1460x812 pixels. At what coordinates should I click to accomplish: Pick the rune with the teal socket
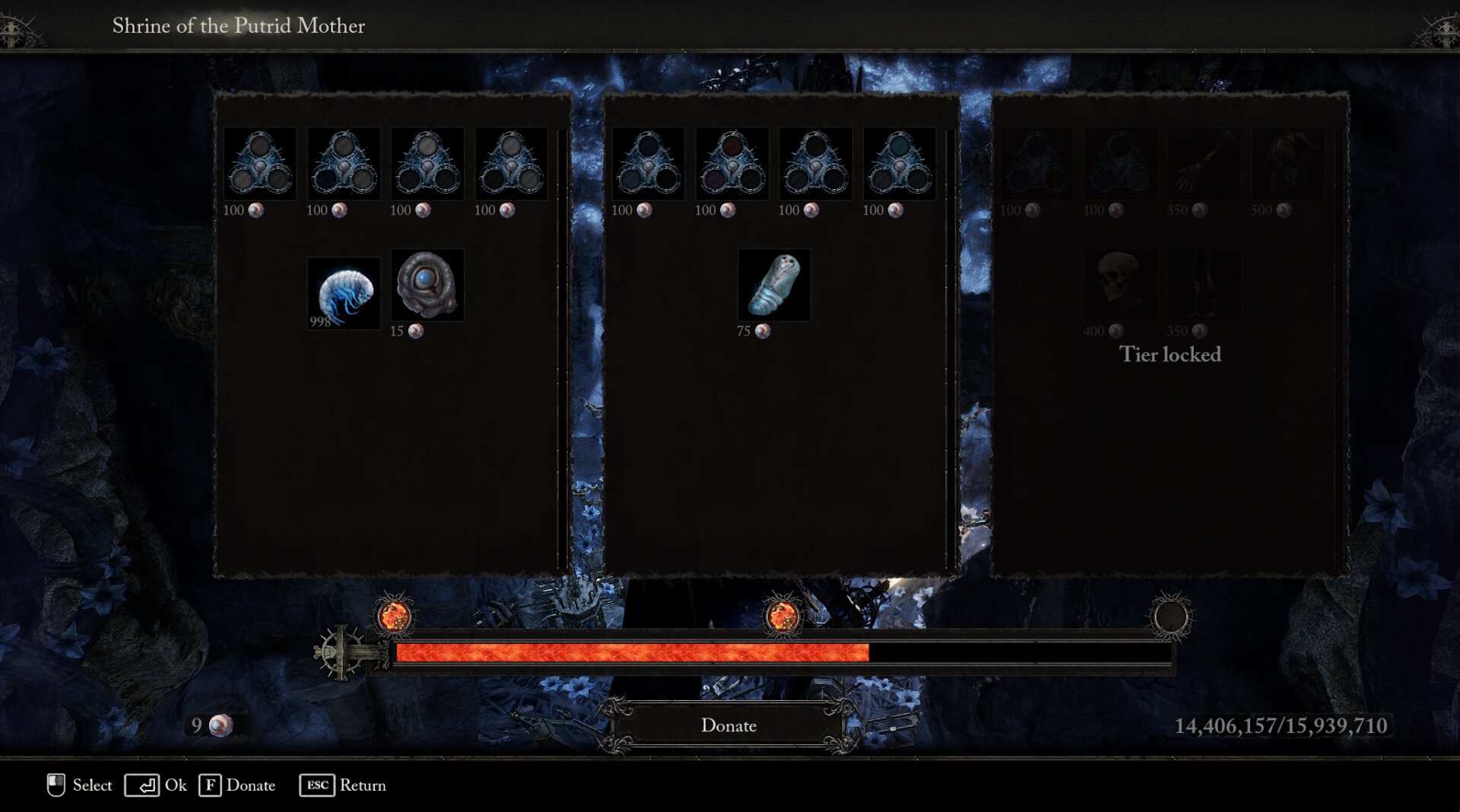tap(899, 163)
